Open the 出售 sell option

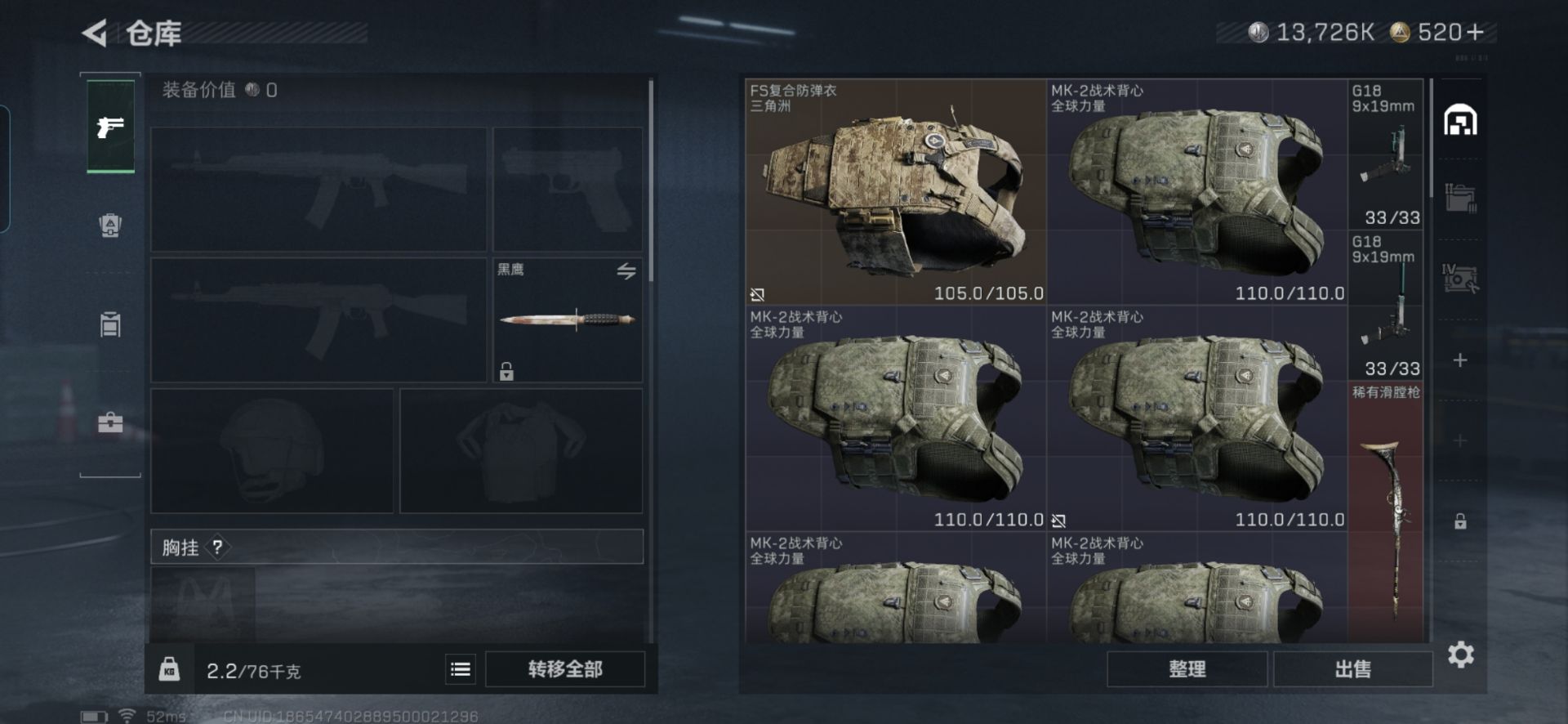[x=1352, y=669]
